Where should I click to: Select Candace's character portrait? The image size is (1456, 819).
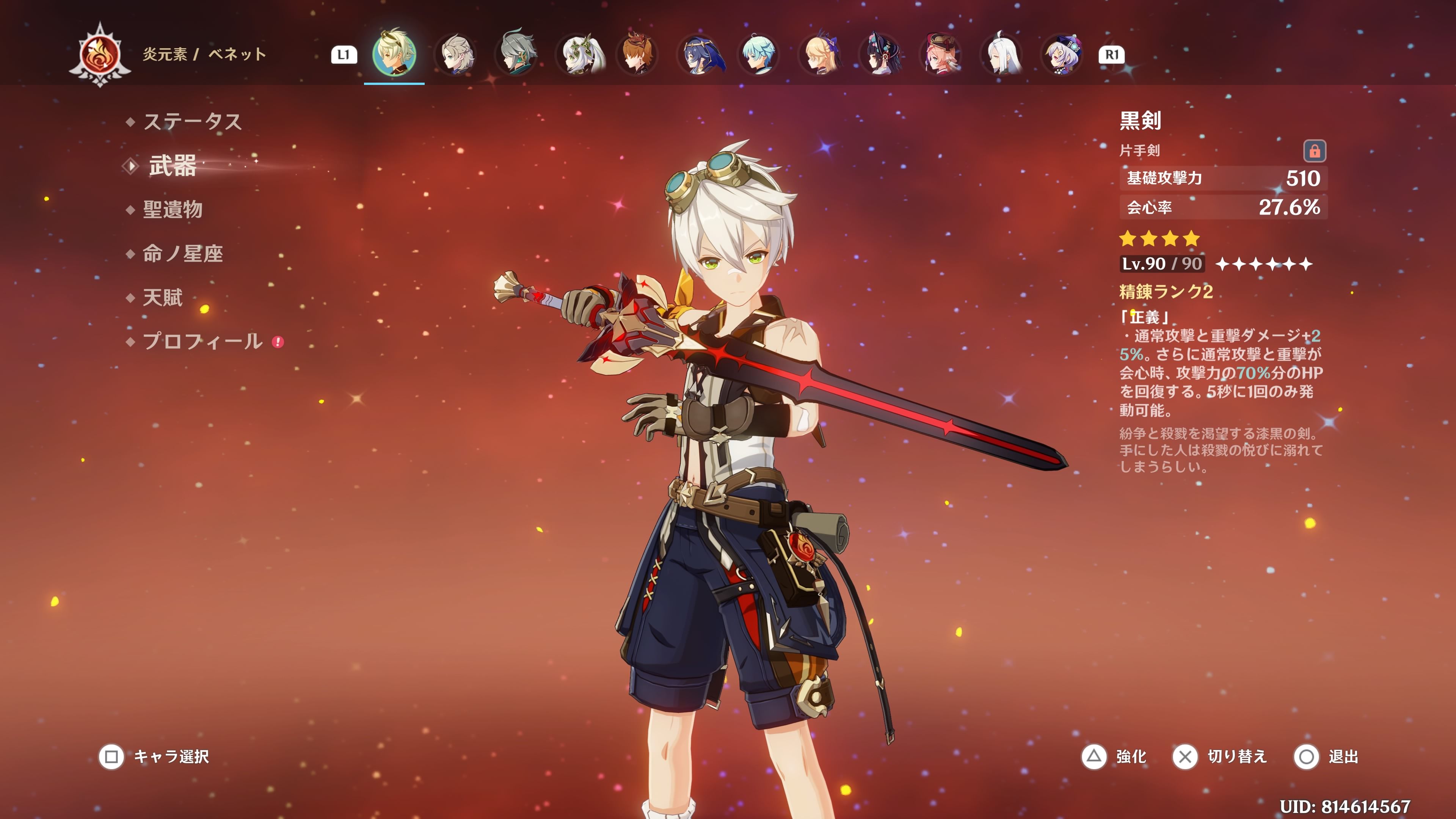pos(698,55)
